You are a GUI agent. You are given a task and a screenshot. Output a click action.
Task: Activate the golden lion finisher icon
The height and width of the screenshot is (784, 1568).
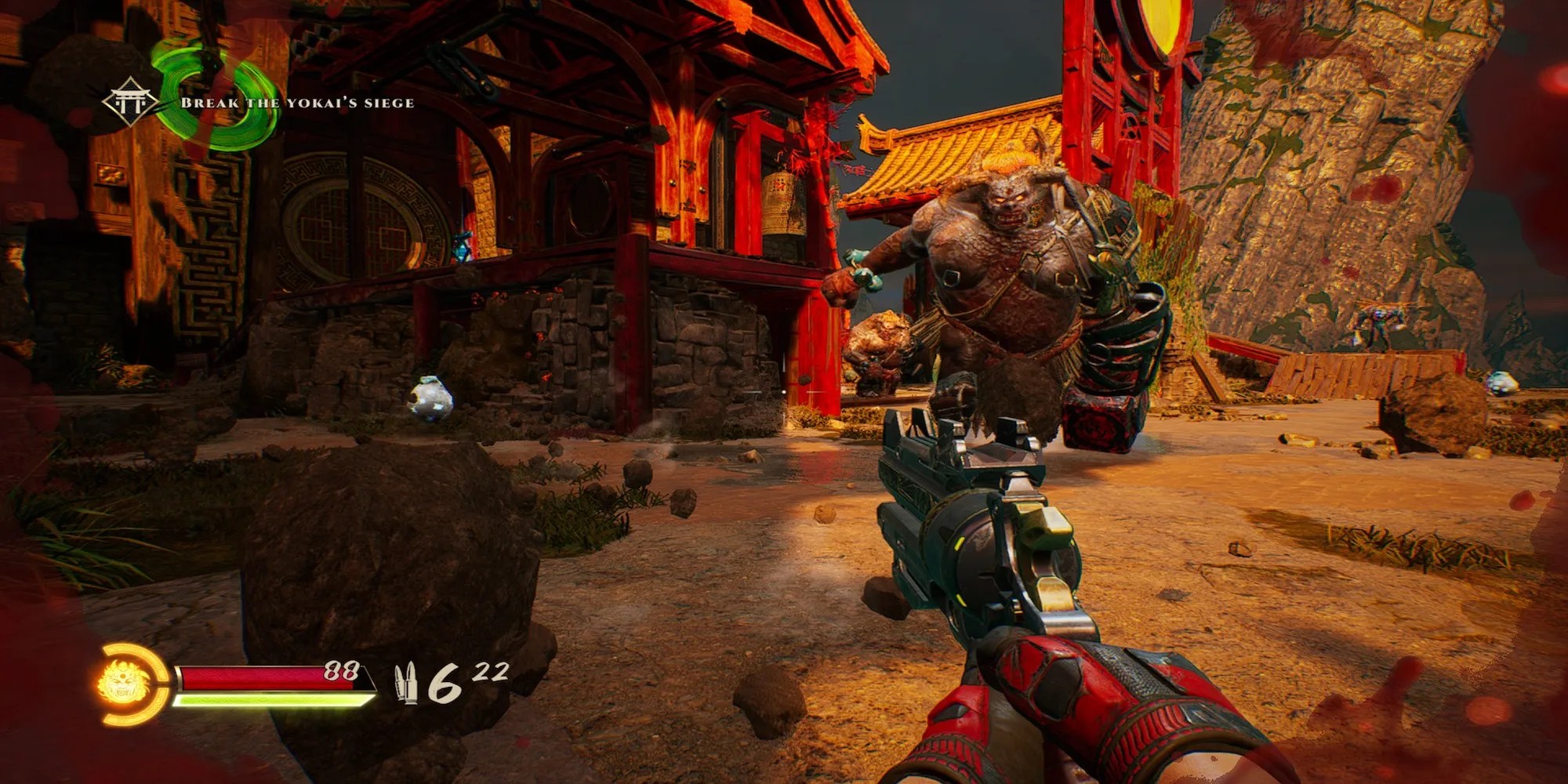click(x=124, y=684)
